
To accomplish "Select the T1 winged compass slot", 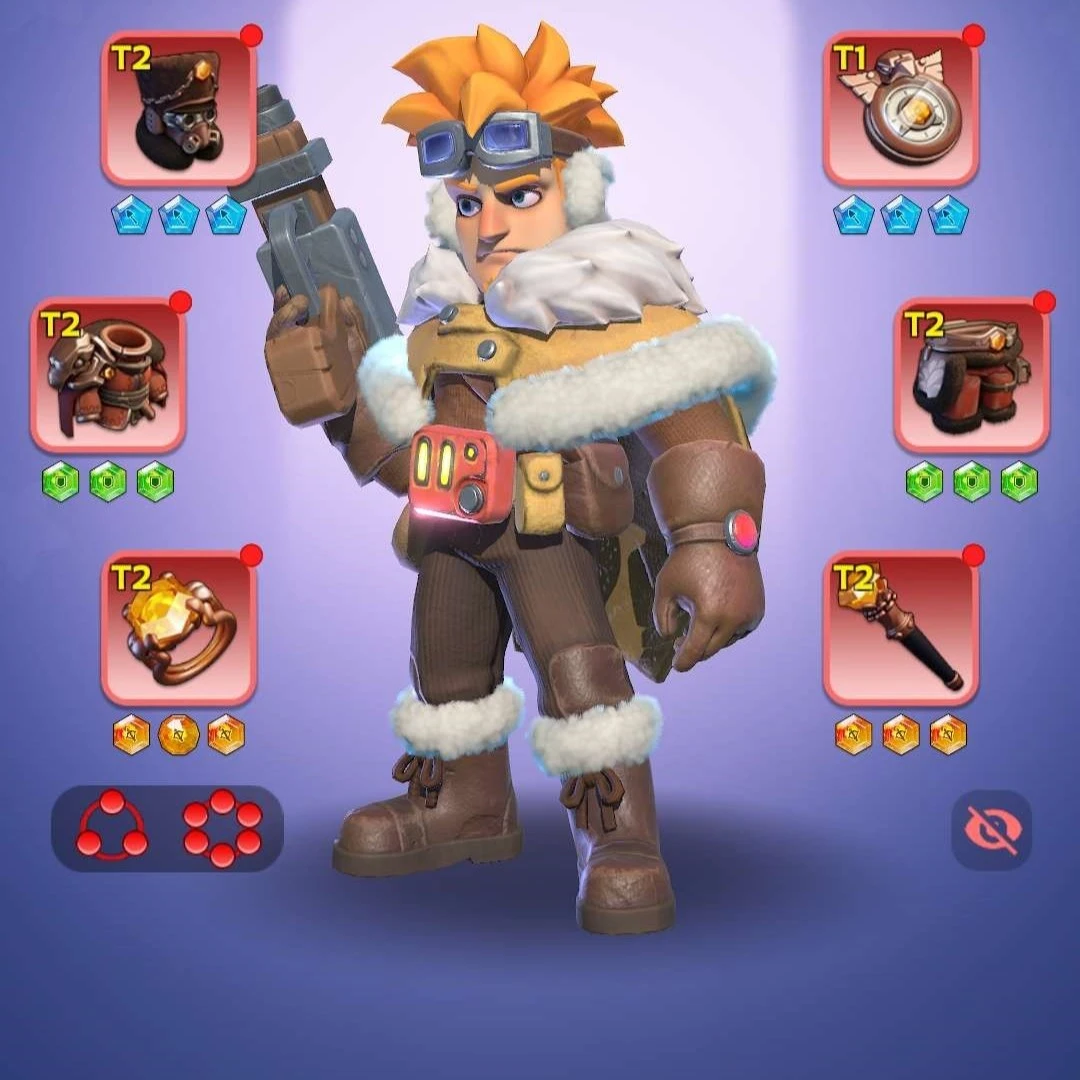I will [901, 109].
